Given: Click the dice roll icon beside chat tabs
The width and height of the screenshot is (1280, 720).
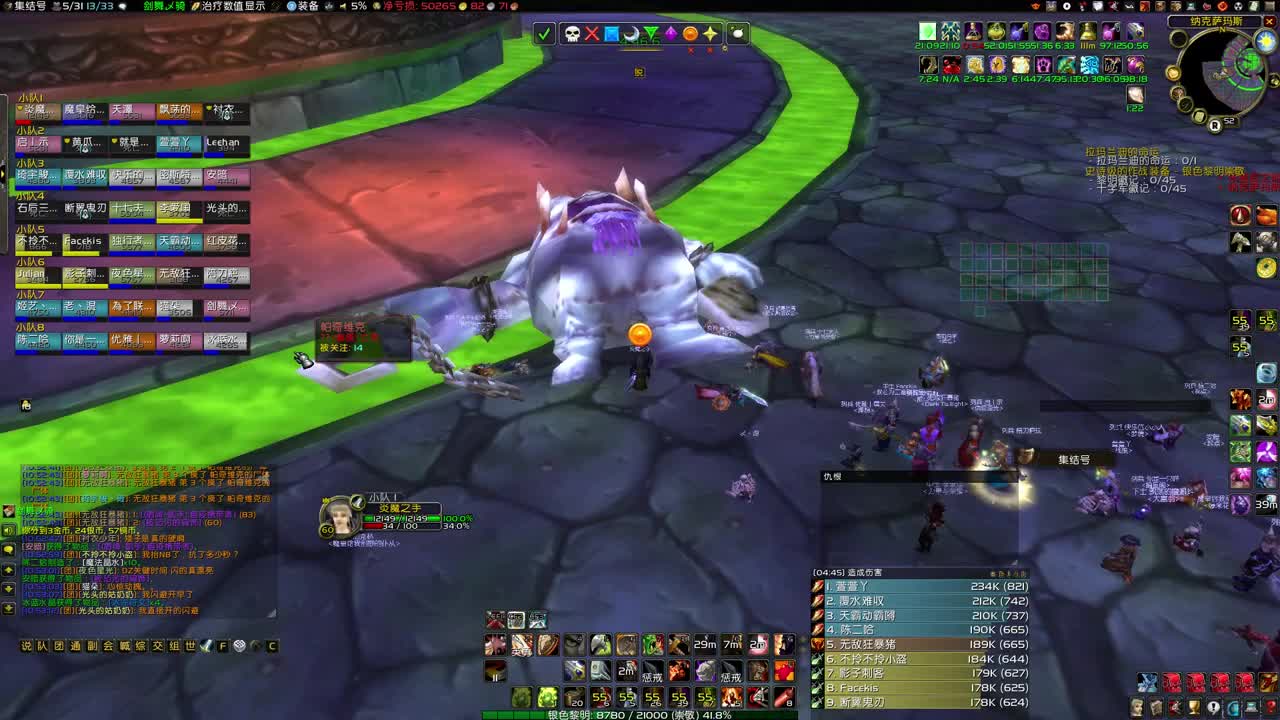Looking at the screenshot, I should 240,645.
